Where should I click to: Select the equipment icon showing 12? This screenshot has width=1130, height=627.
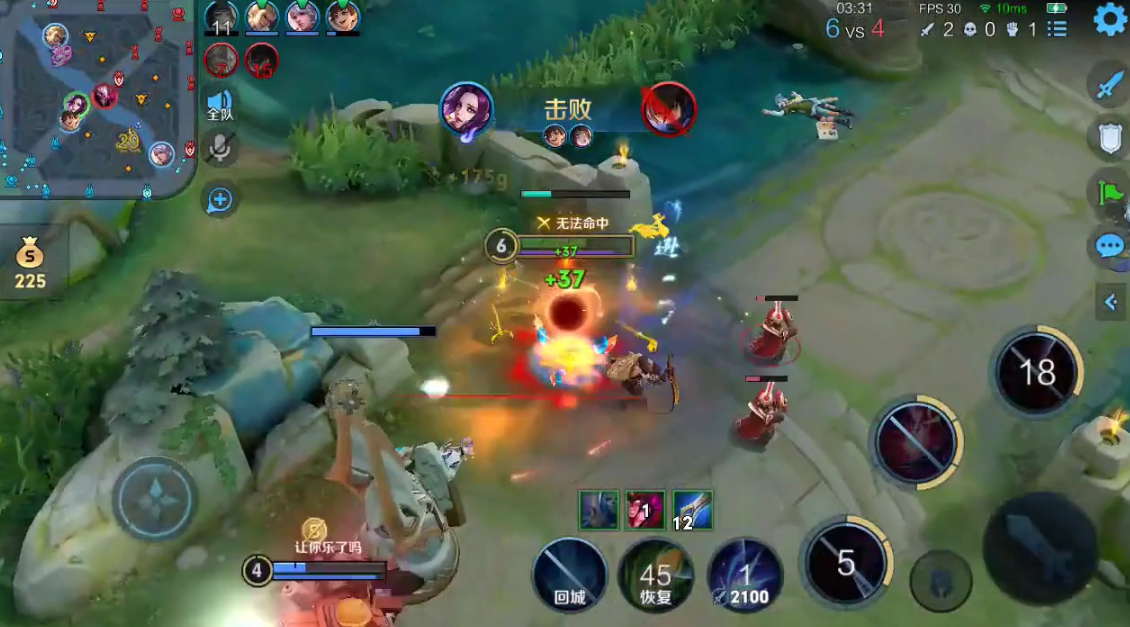(692, 509)
